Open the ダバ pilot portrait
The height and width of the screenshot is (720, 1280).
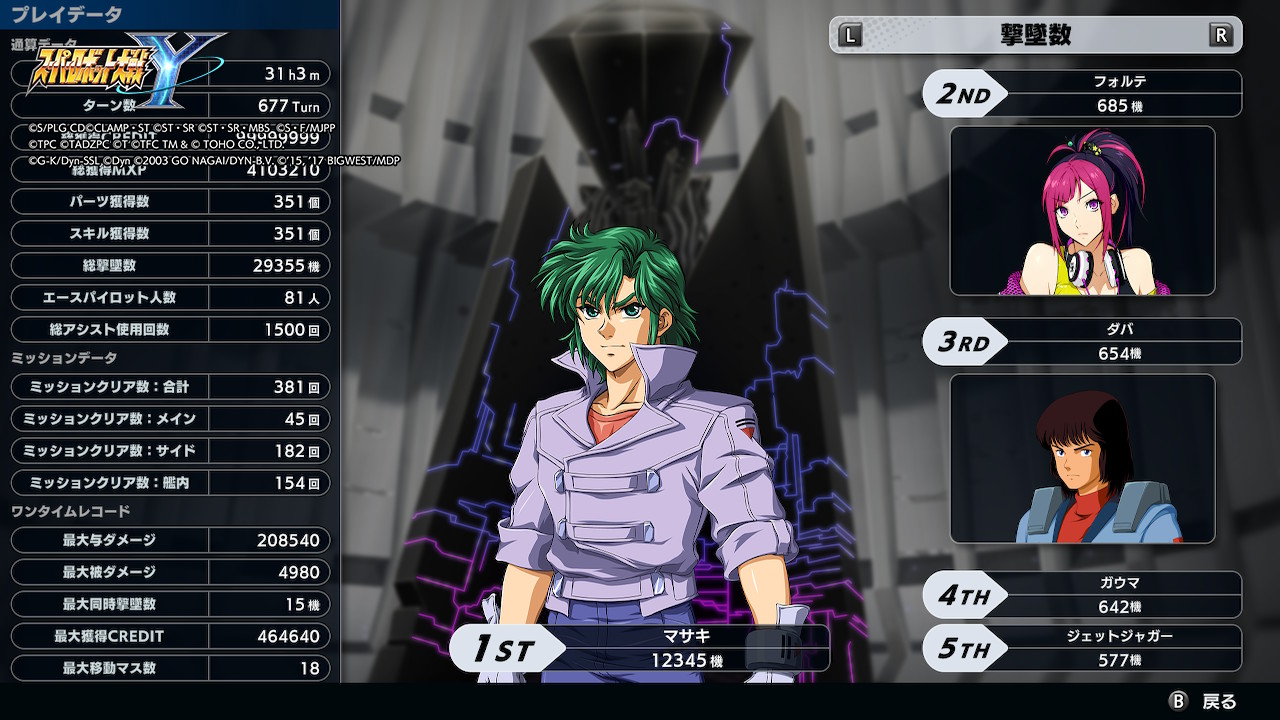1082,459
